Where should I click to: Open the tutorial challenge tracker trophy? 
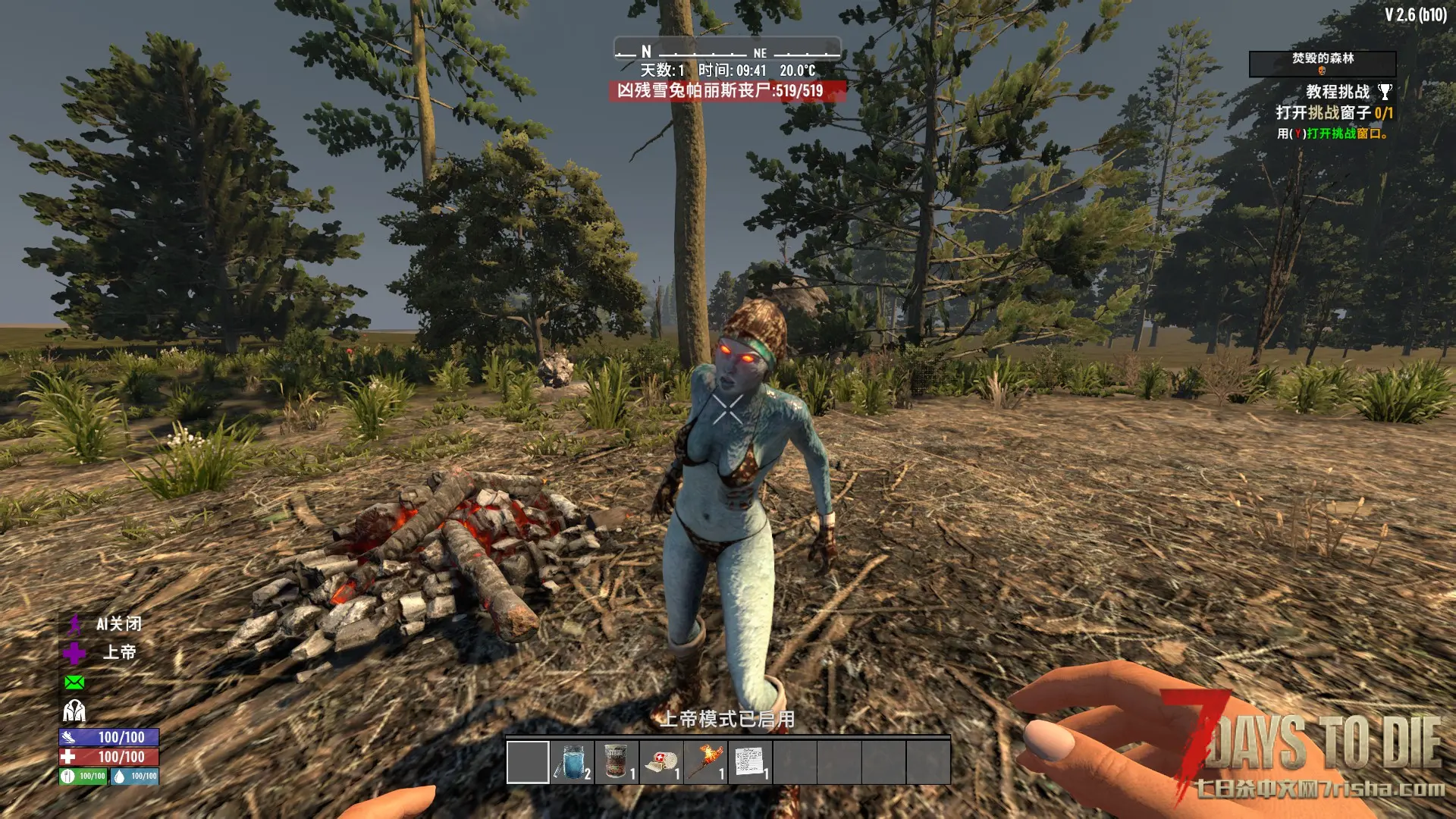pyautogui.click(x=1385, y=92)
